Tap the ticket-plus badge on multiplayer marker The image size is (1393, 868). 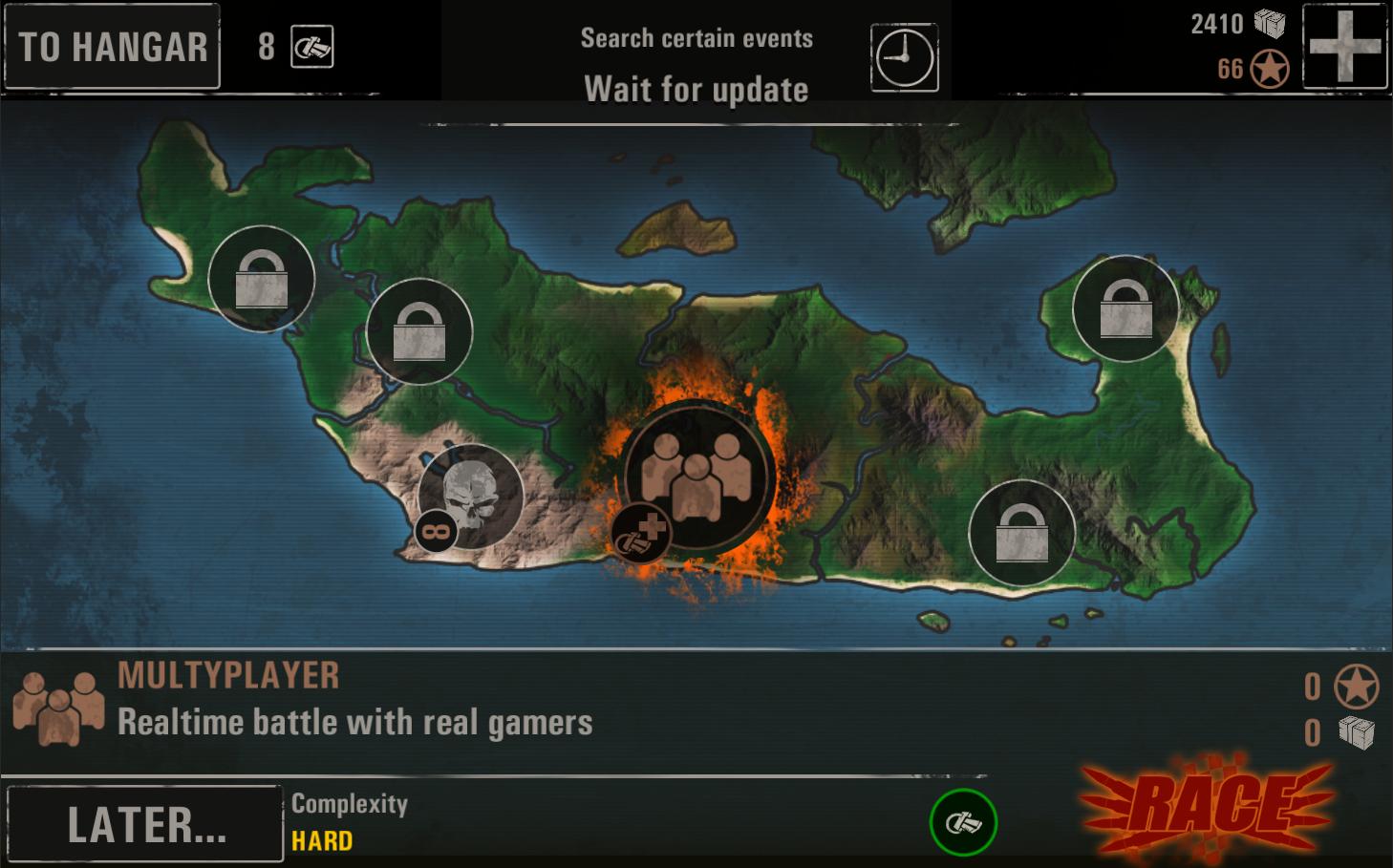pyautogui.click(x=640, y=533)
